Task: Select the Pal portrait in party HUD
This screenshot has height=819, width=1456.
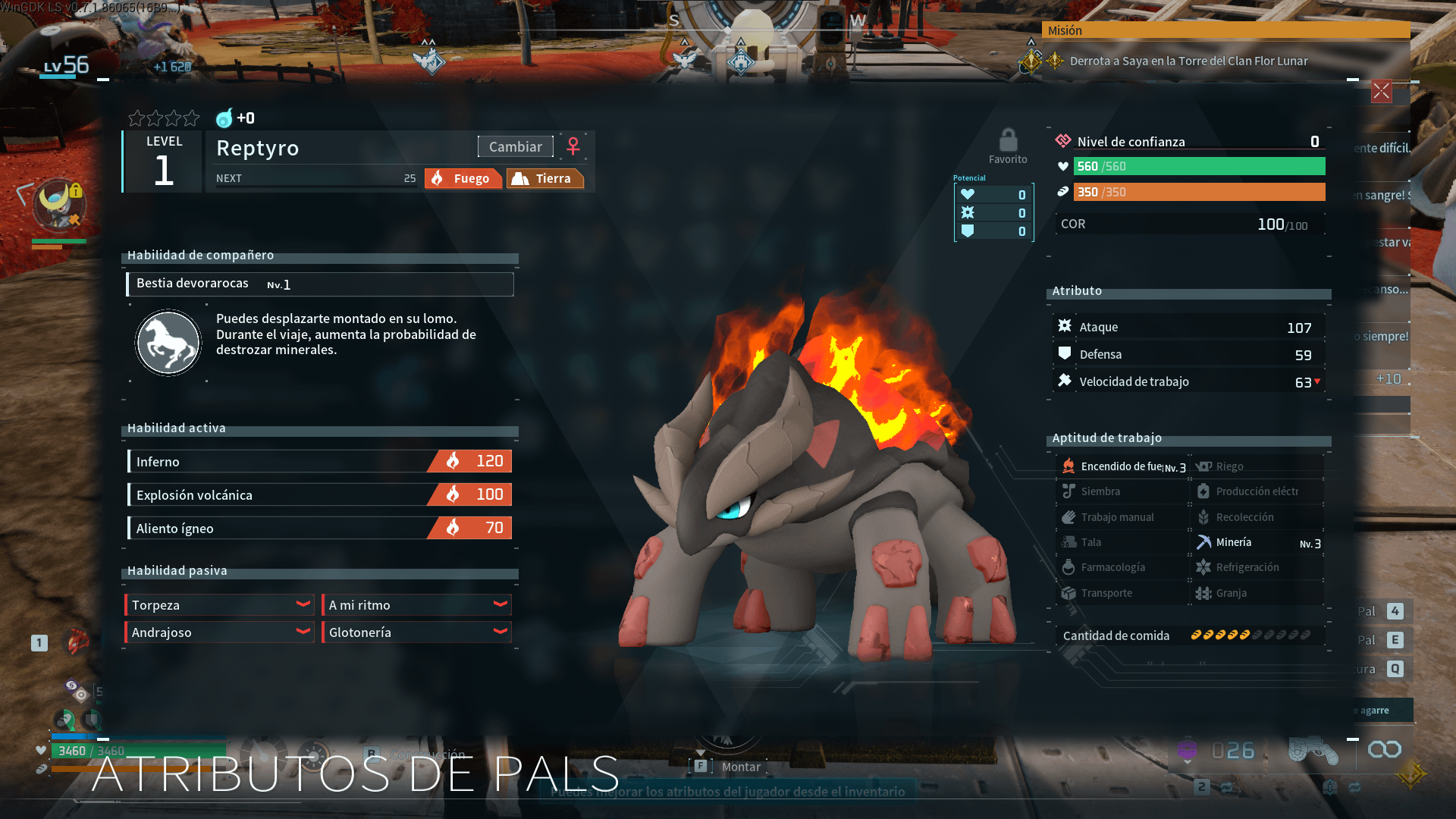Action: 58,206
